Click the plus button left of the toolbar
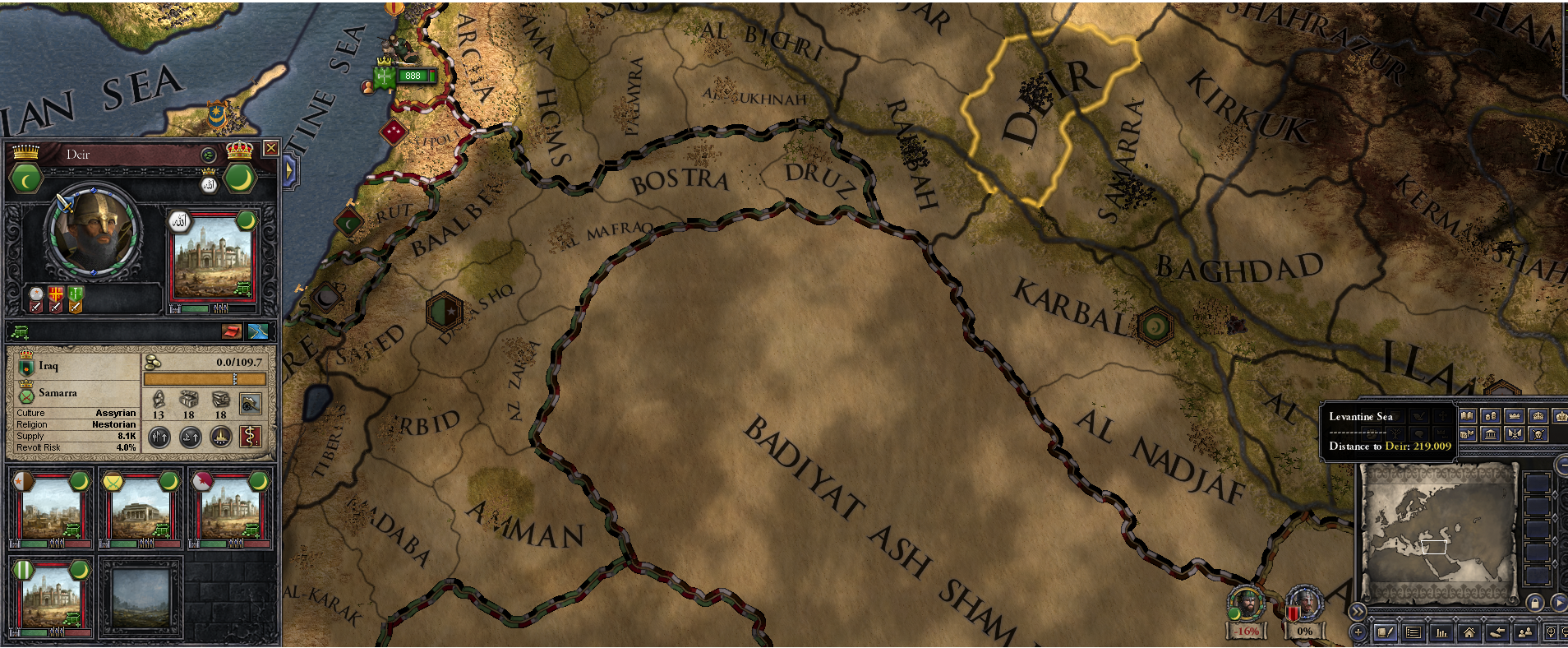The width and height of the screenshot is (1568, 648). (1358, 632)
